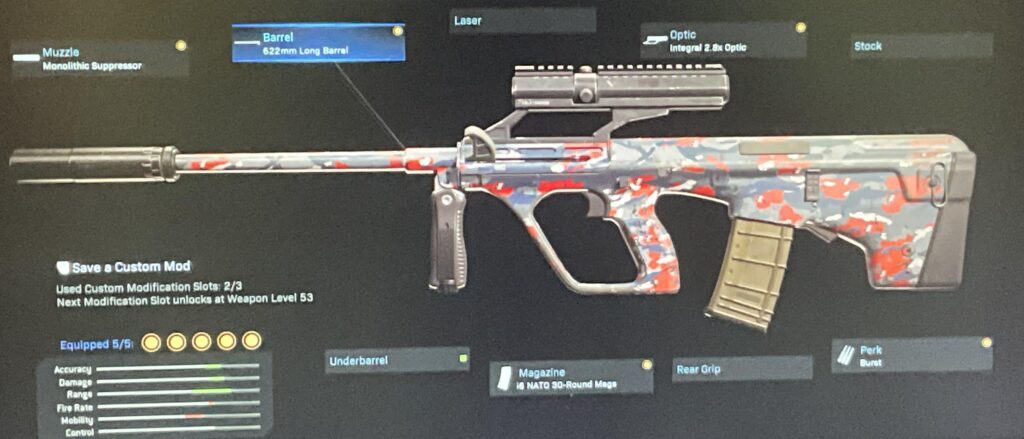Viewport: 1024px width, 439px height.
Task: Choose the empty Rear Grip slot
Action: [x=740, y=369]
